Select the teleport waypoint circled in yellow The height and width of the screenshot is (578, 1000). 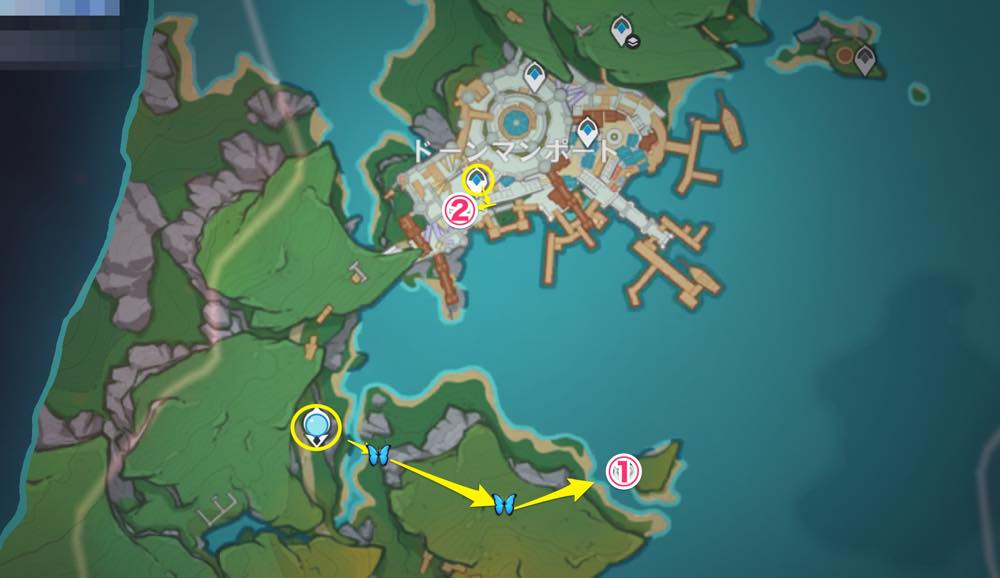(x=479, y=179)
